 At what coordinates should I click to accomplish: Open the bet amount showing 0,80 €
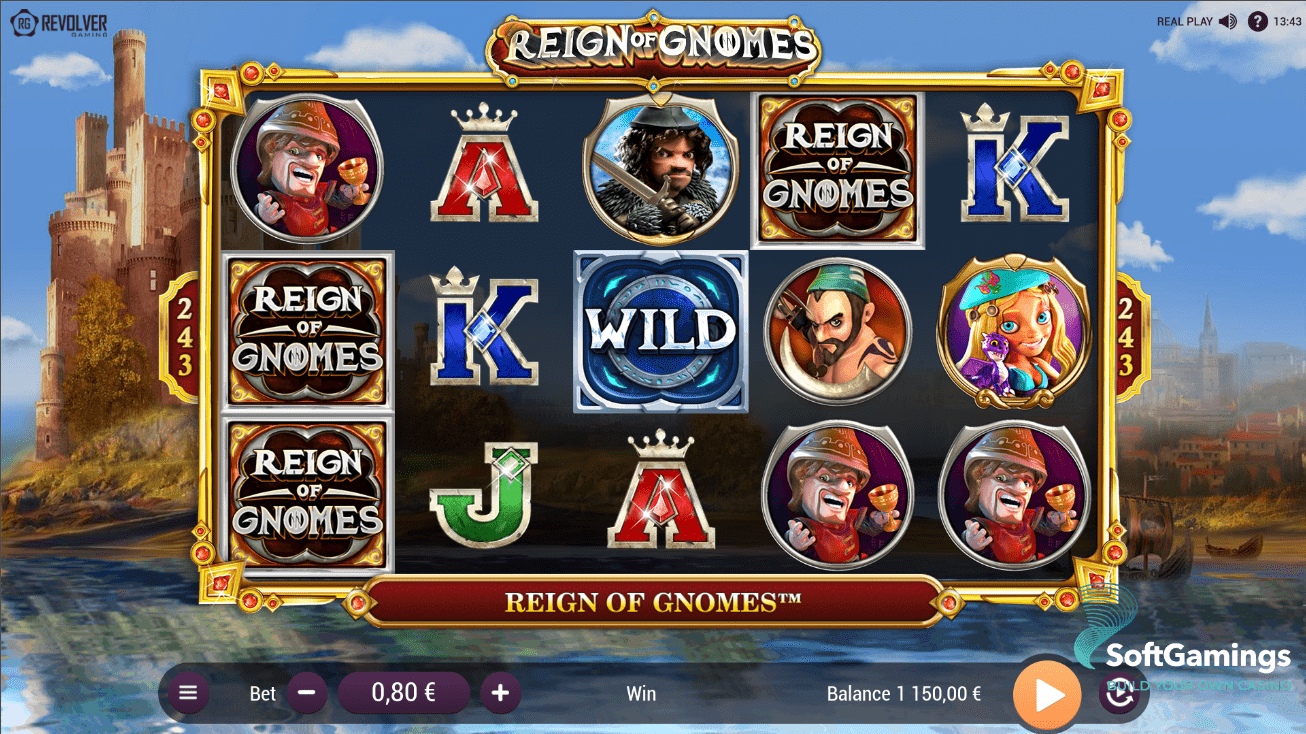click(x=404, y=692)
